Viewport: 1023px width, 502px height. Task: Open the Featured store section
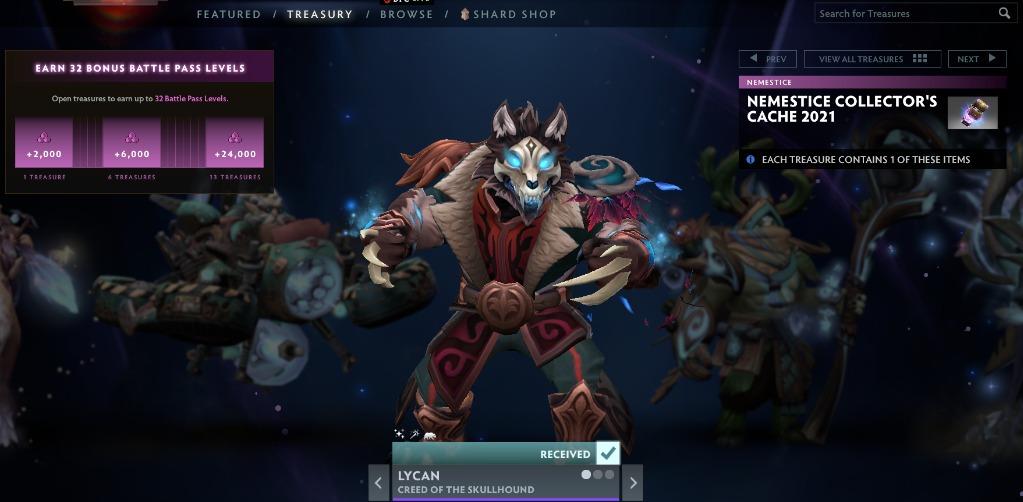228,14
